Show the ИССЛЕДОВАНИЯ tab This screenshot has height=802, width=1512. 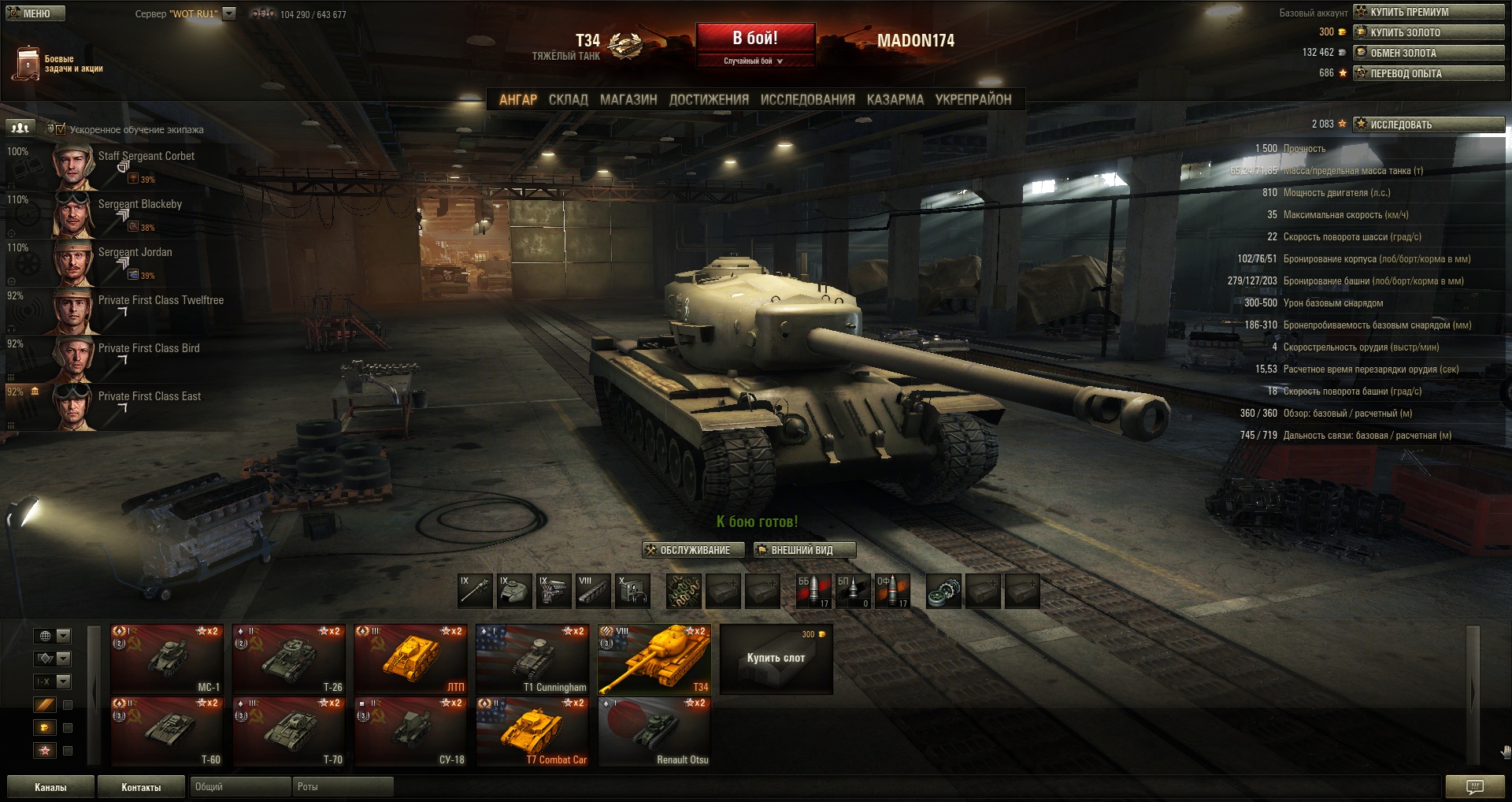[x=807, y=100]
